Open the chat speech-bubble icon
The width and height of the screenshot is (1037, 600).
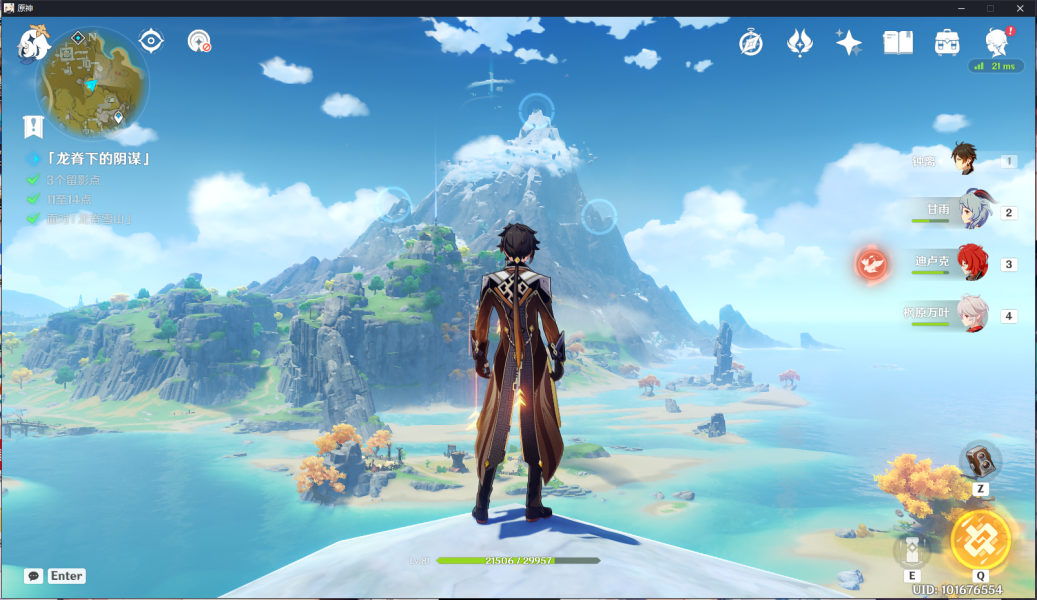coord(34,576)
